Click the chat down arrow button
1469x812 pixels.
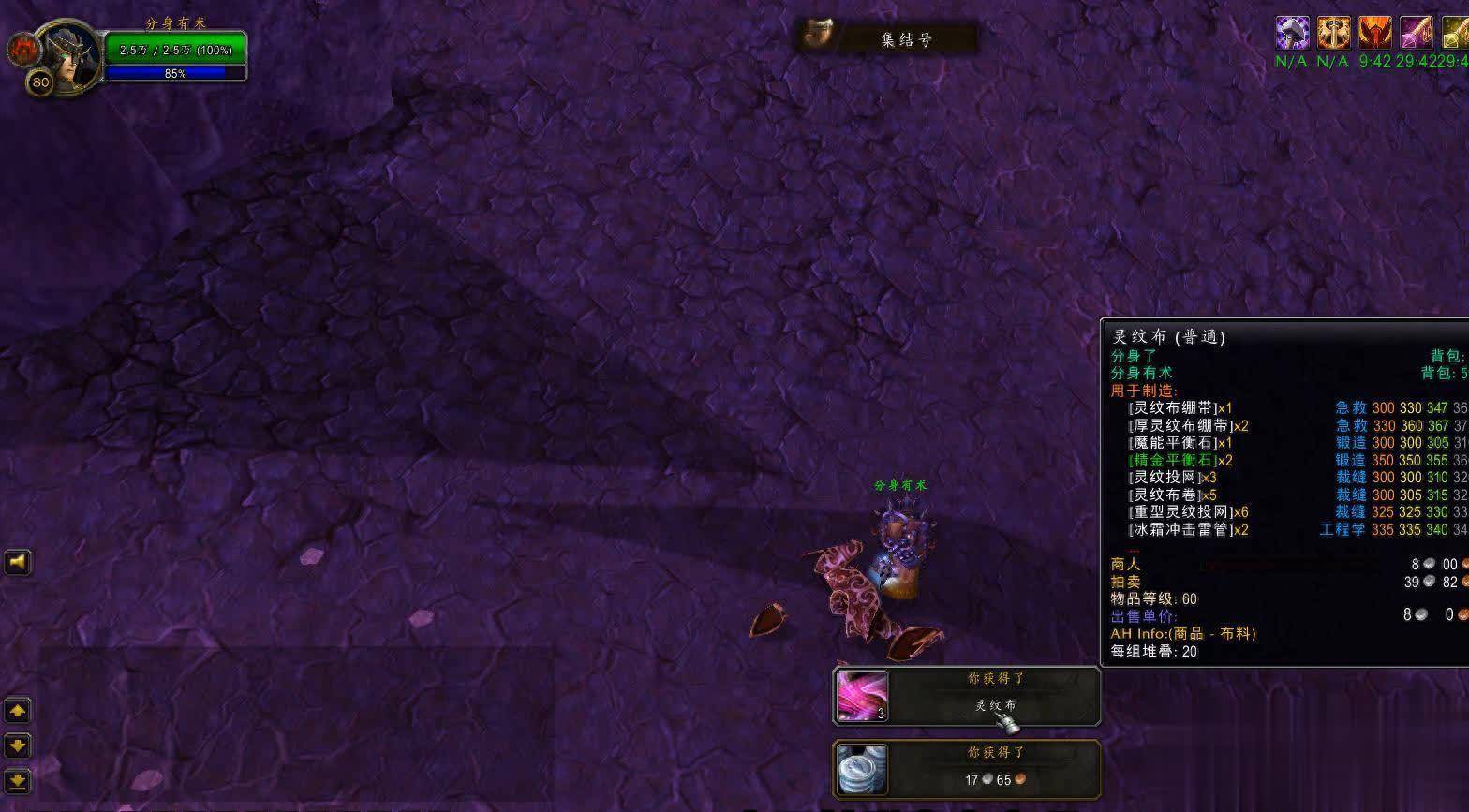pyautogui.click(x=18, y=746)
